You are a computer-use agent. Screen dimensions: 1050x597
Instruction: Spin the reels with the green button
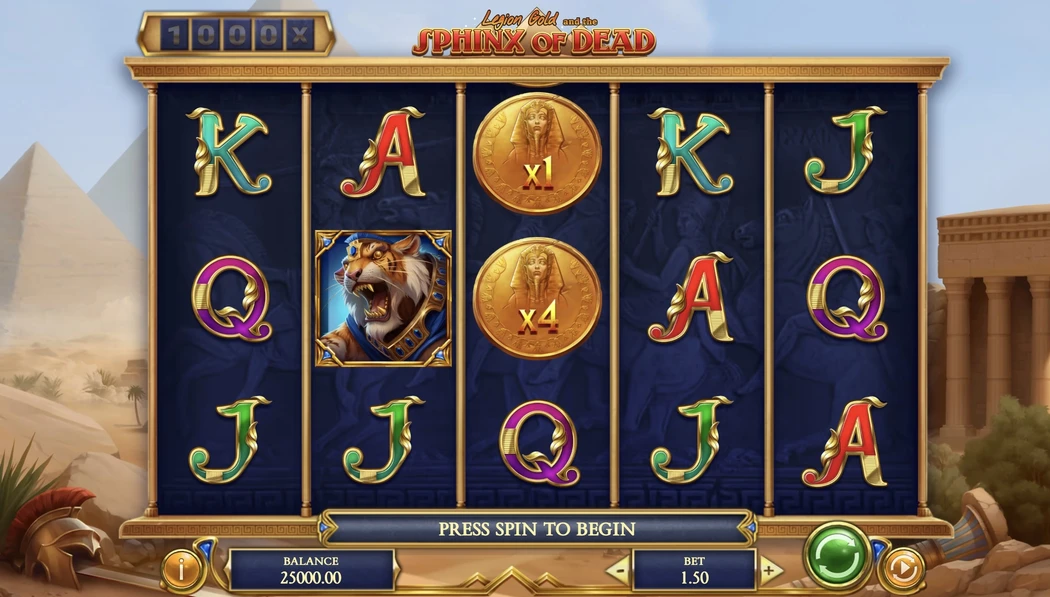pos(838,557)
